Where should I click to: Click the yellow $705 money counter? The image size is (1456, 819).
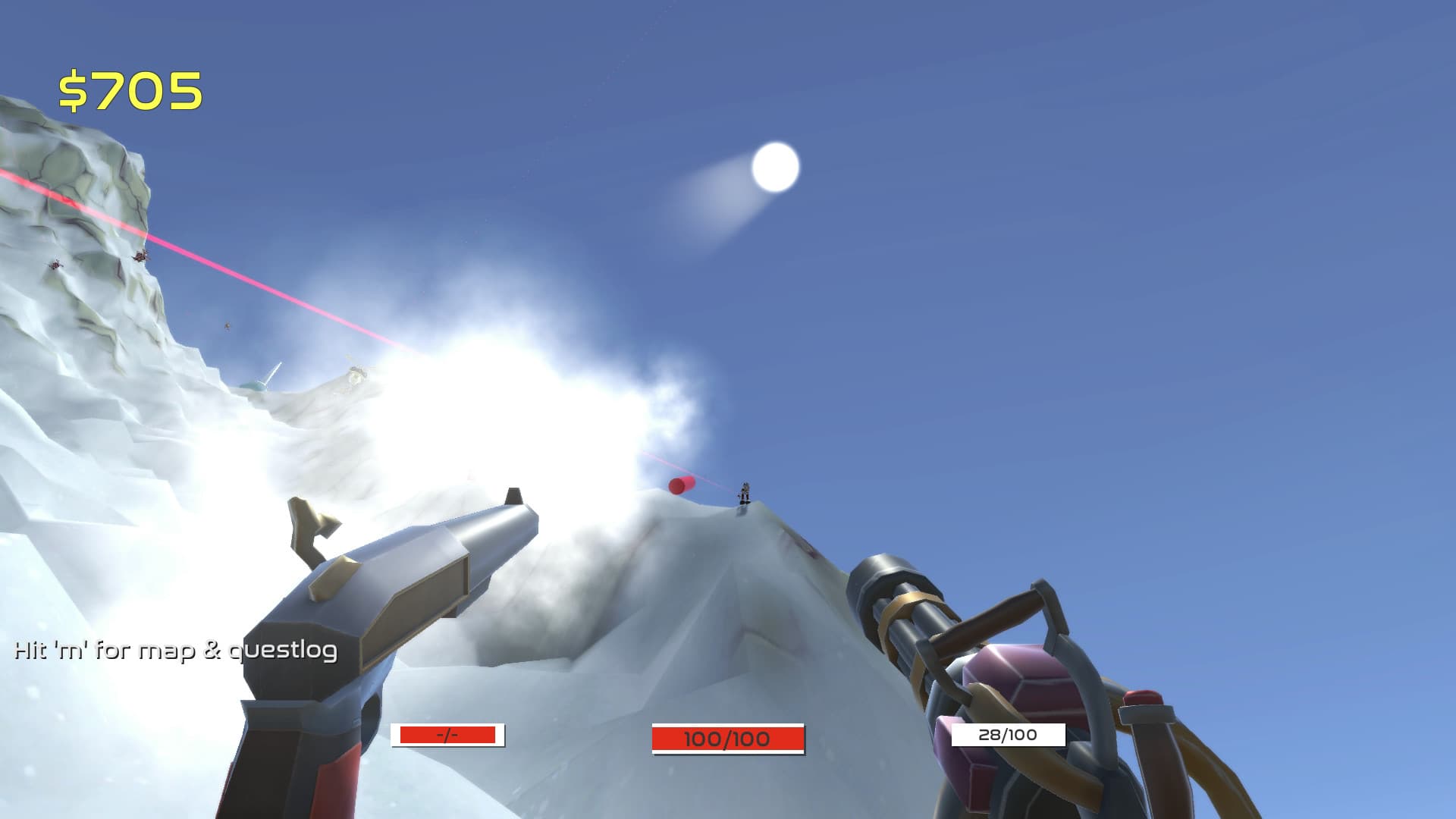(129, 89)
